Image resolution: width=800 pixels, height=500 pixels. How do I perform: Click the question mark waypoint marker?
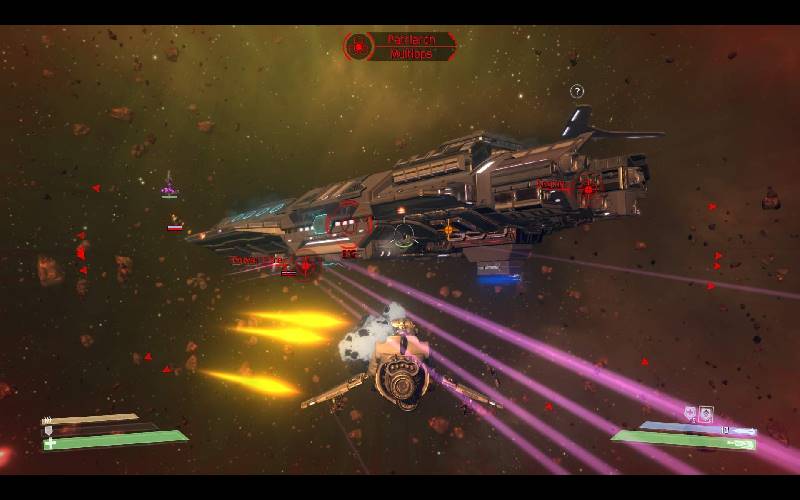pos(577,92)
